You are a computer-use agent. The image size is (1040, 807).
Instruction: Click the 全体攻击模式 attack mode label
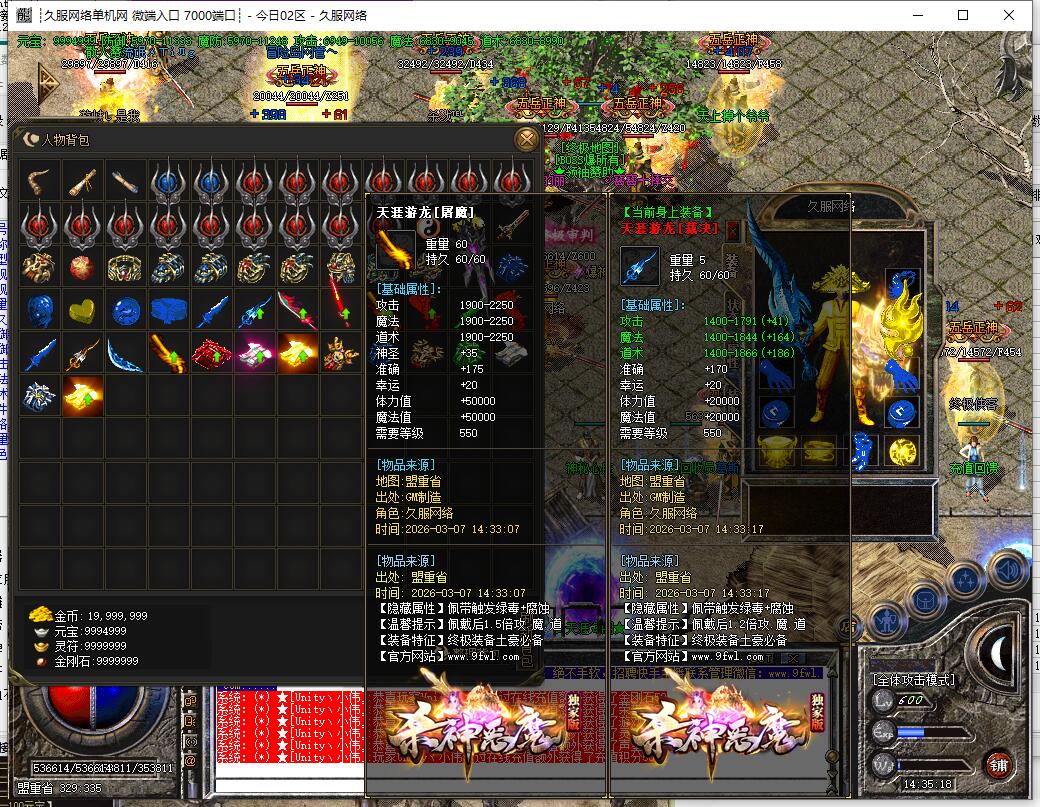914,680
